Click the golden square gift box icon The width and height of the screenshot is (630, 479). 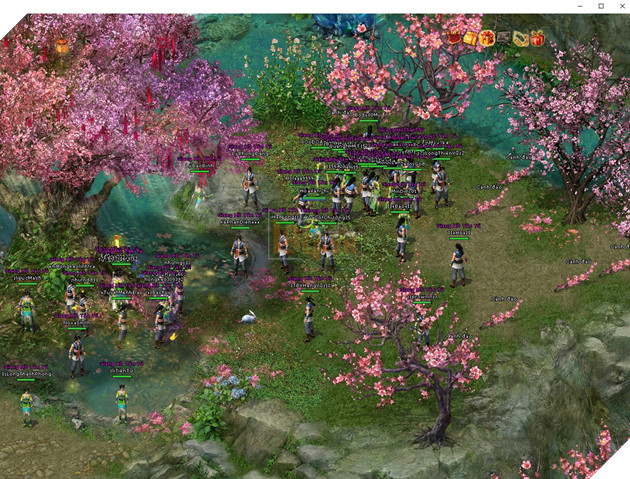(470, 38)
